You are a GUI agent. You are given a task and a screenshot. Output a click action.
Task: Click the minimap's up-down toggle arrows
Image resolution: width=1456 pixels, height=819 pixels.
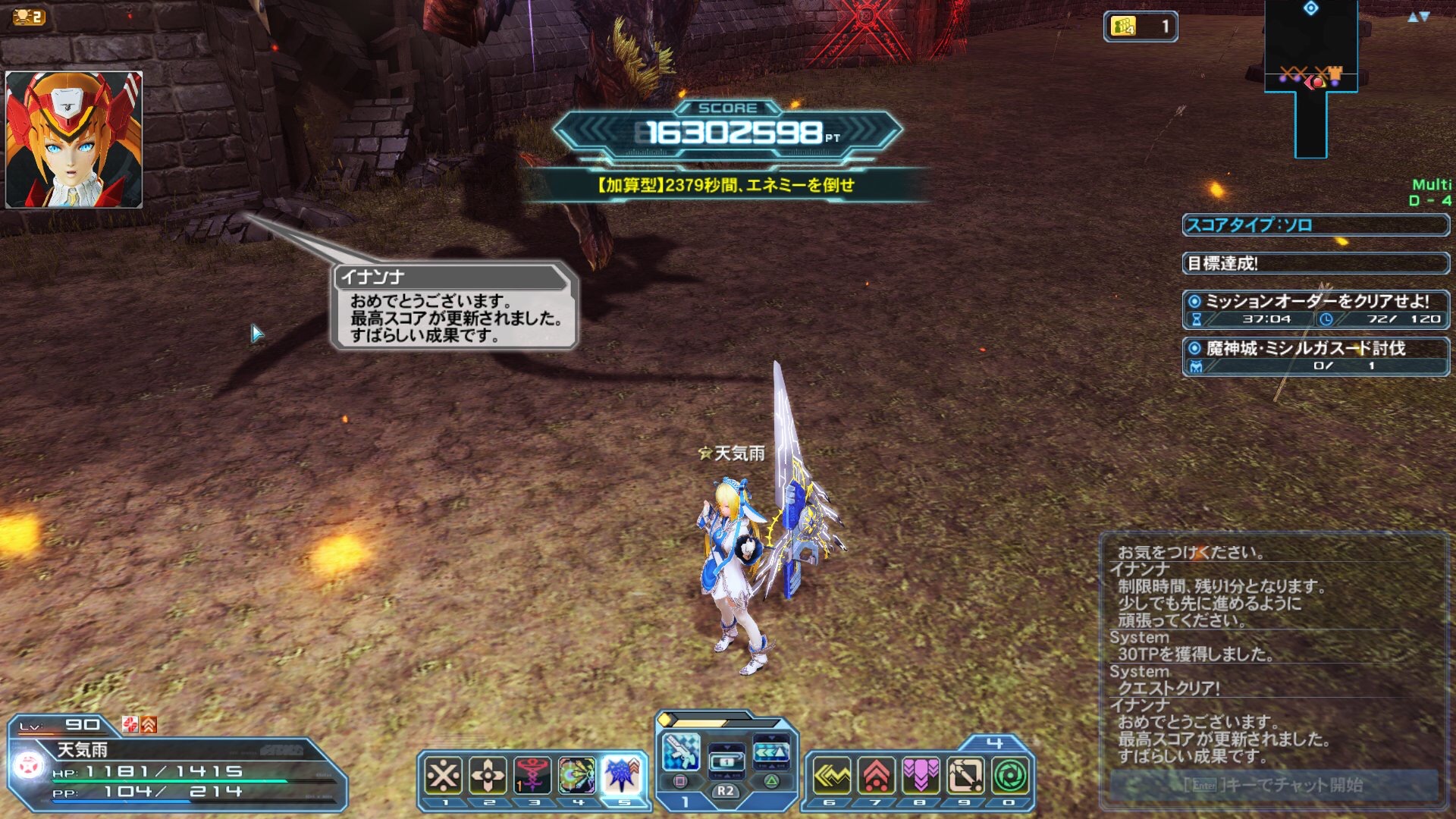pos(1418,17)
